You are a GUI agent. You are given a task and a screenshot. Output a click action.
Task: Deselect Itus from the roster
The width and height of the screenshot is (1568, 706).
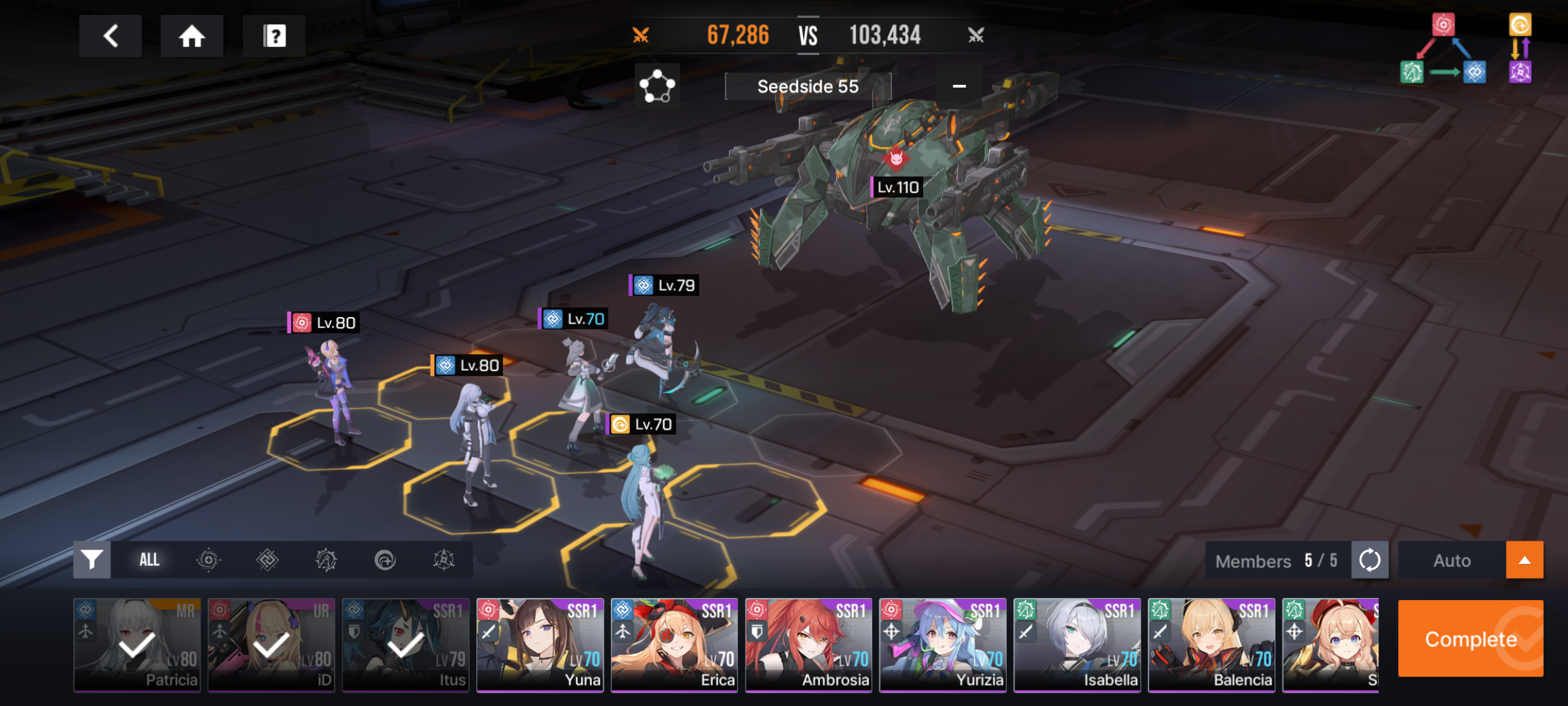pos(406,645)
